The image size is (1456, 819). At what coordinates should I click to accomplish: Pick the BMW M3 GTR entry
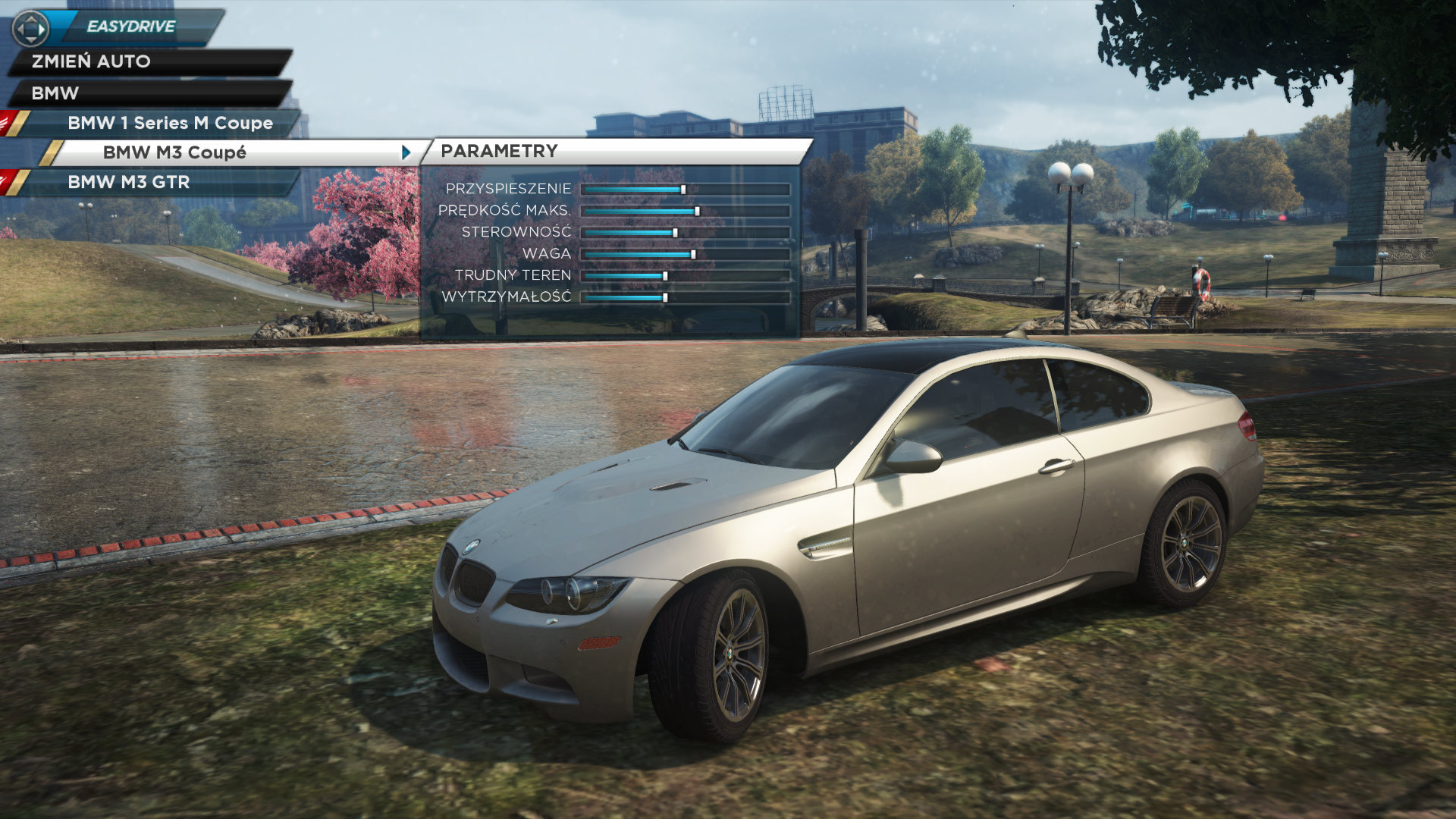(129, 182)
